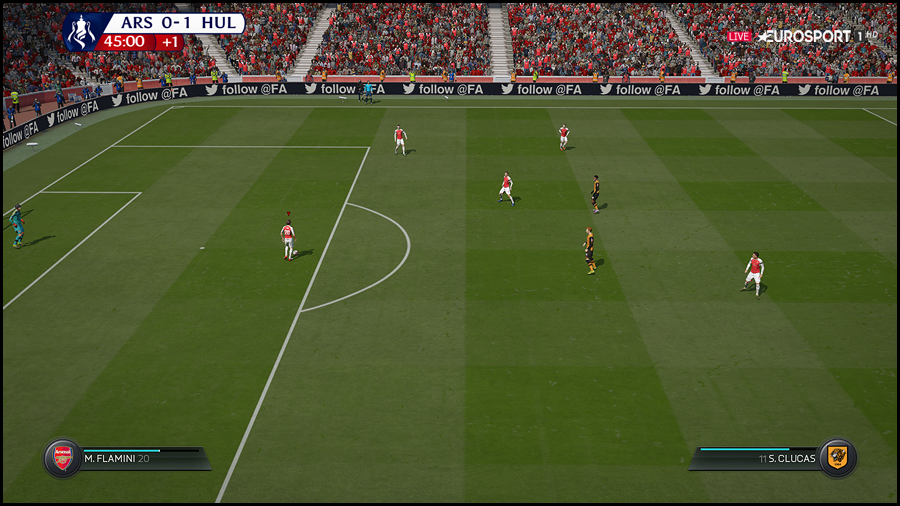Click the Hull City crest beside S. Clucas

837,458
